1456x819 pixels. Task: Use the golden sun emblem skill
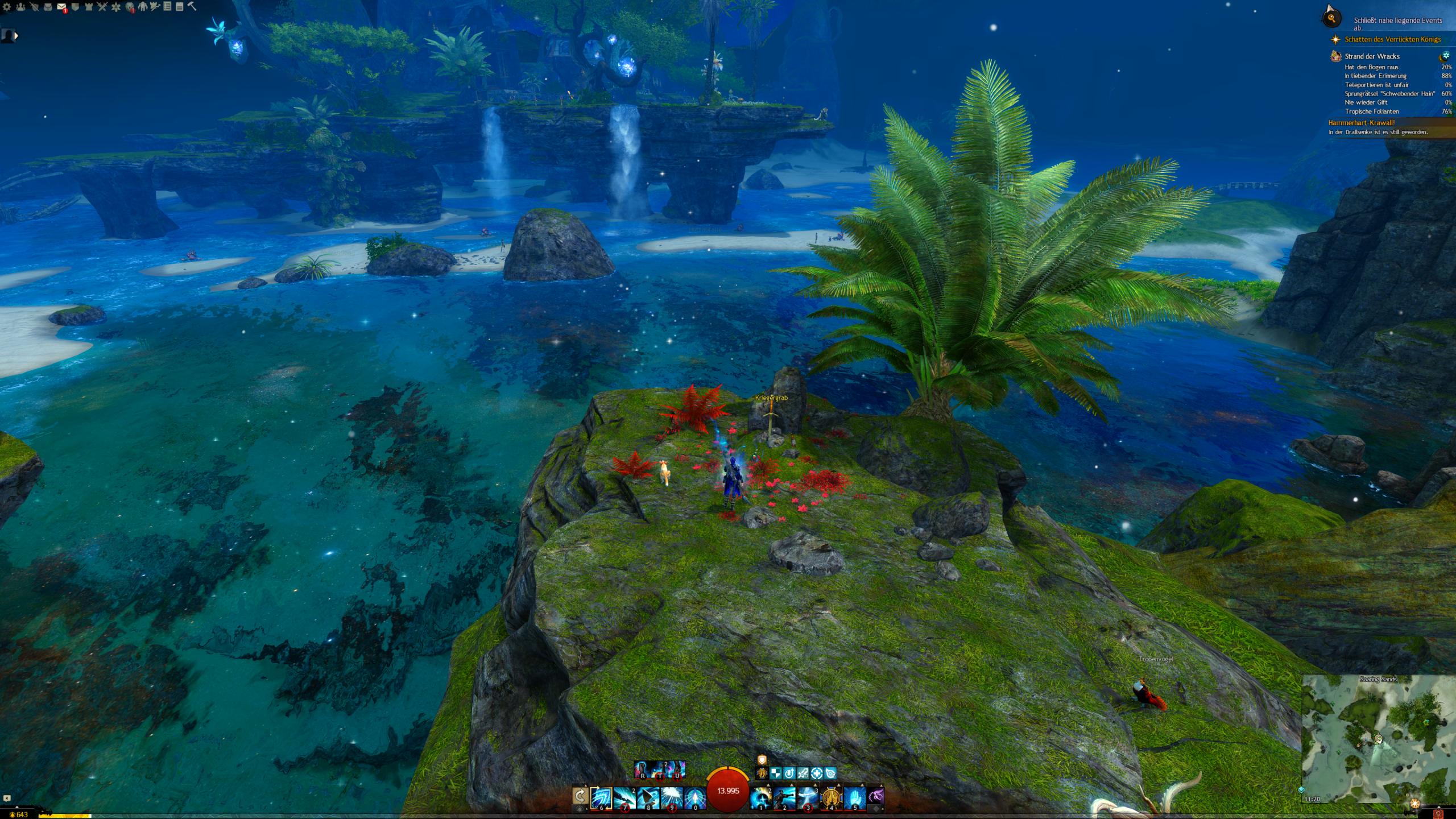[832, 798]
